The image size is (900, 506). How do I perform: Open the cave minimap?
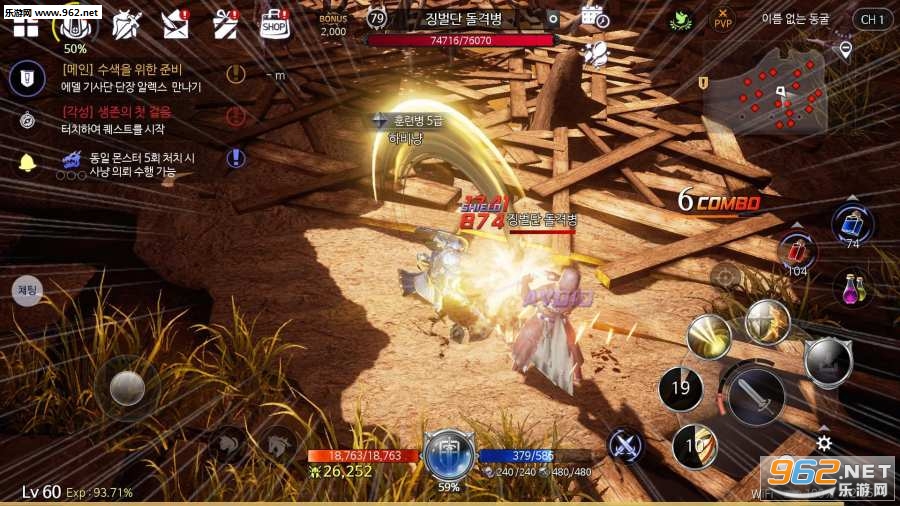pos(764,93)
